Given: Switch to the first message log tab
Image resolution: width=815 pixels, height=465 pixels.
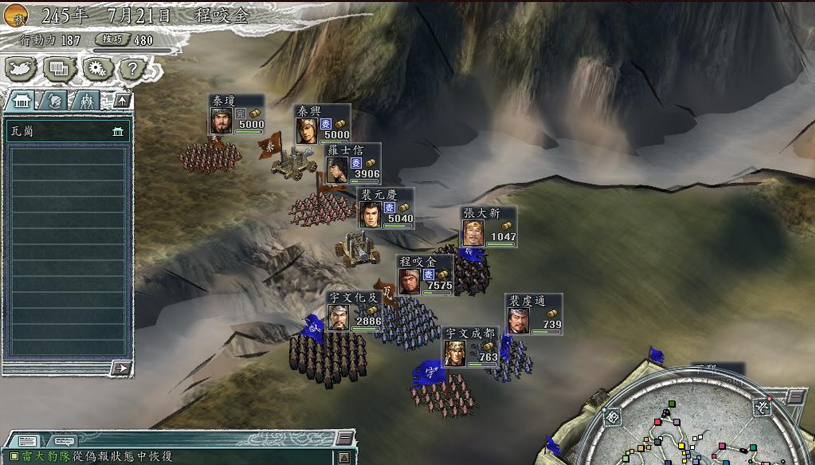Looking at the screenshot, I should 28,441.
